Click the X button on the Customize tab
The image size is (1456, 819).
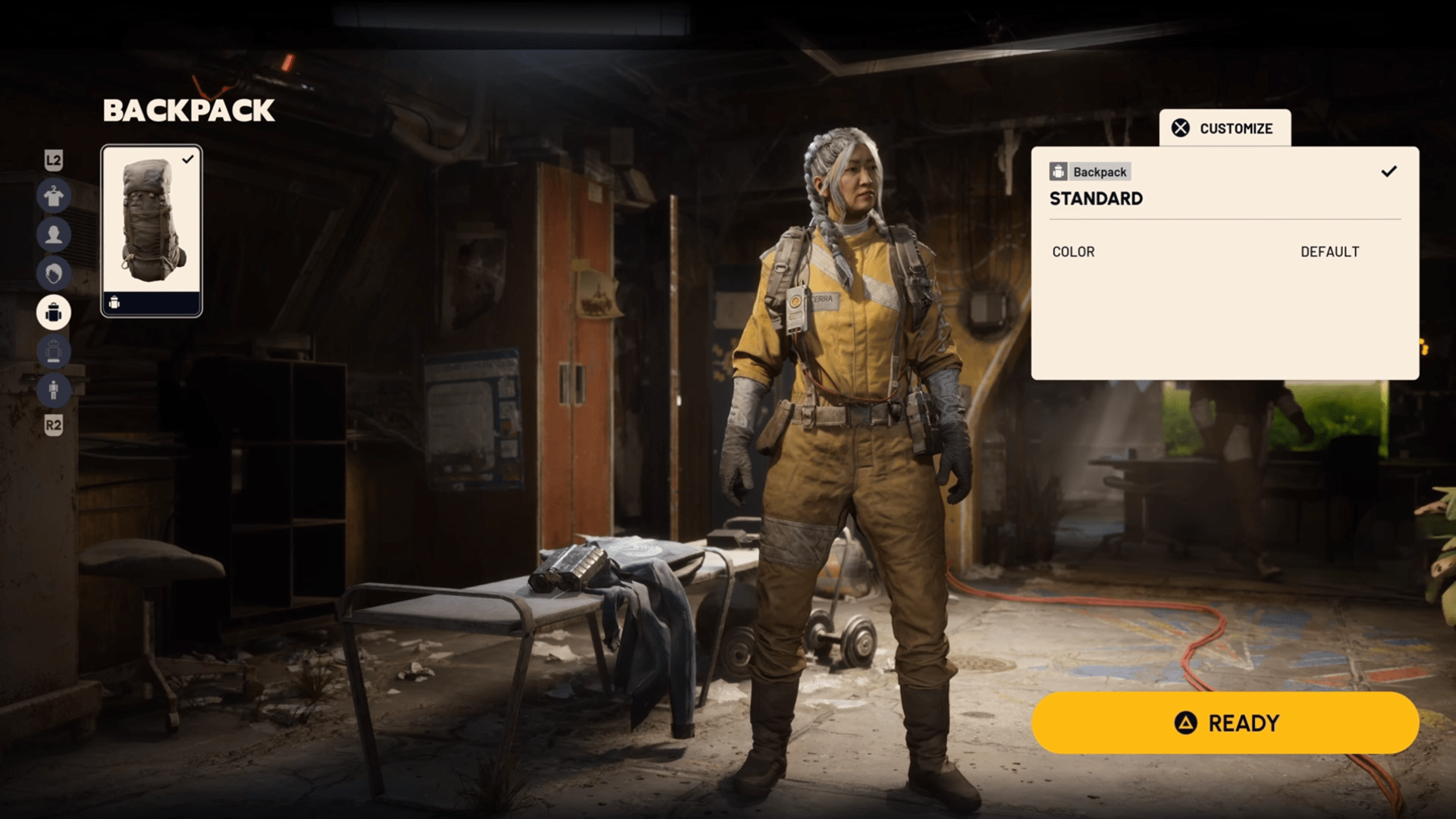[x=1181, y=128]
